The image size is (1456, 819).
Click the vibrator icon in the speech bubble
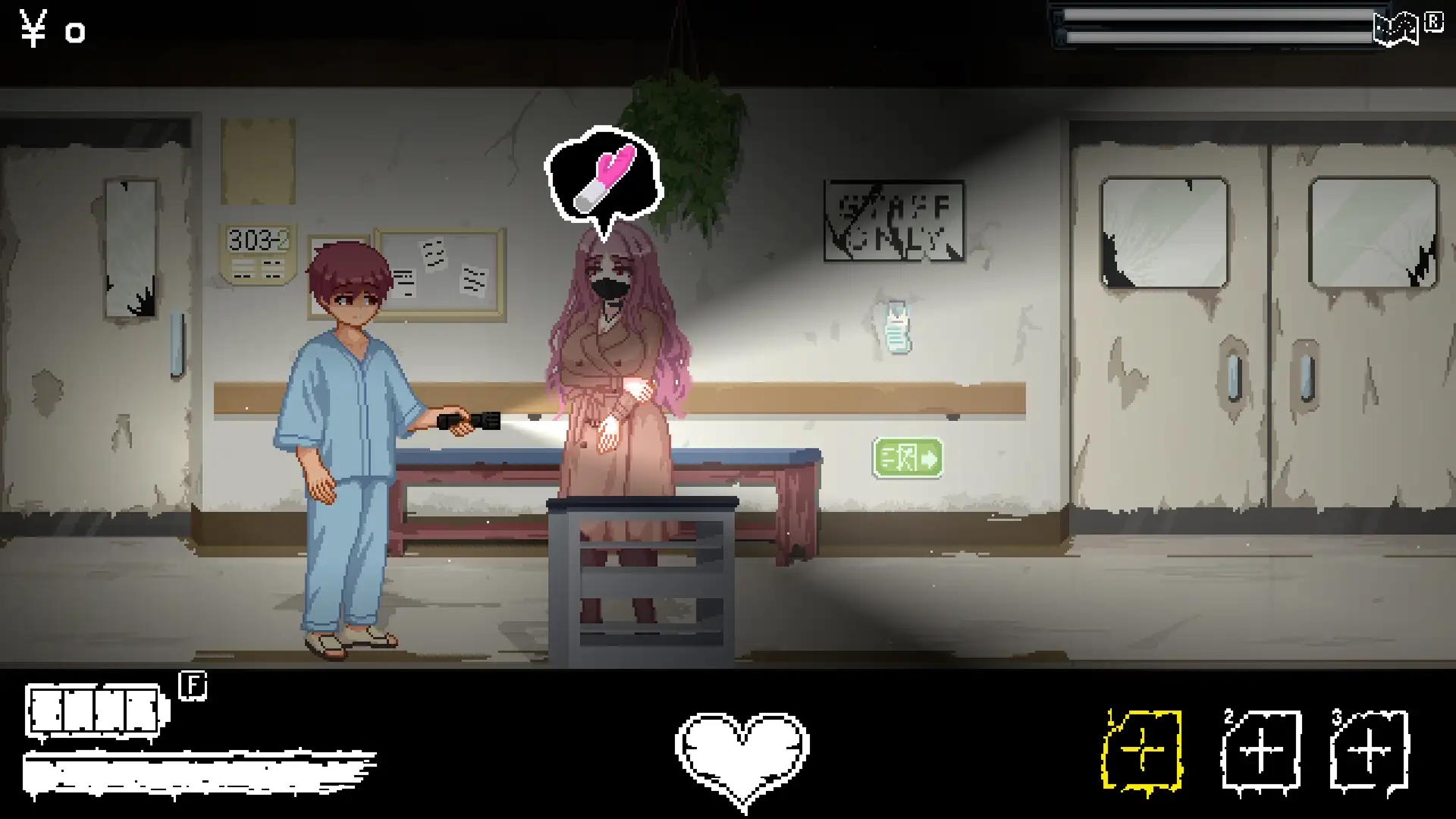point(607,177)
